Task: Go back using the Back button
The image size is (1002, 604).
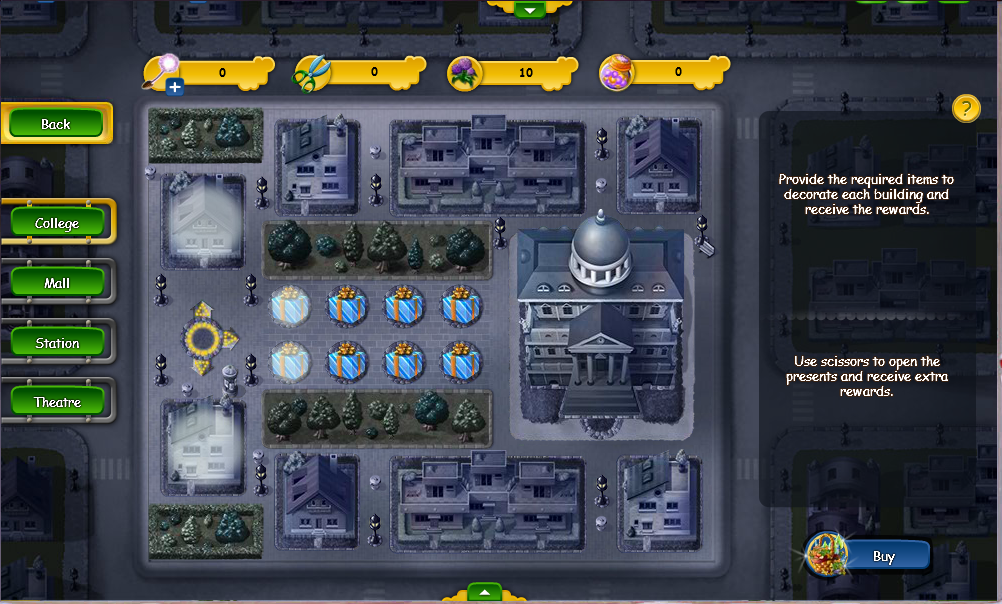Action: [x=56, y=124]
